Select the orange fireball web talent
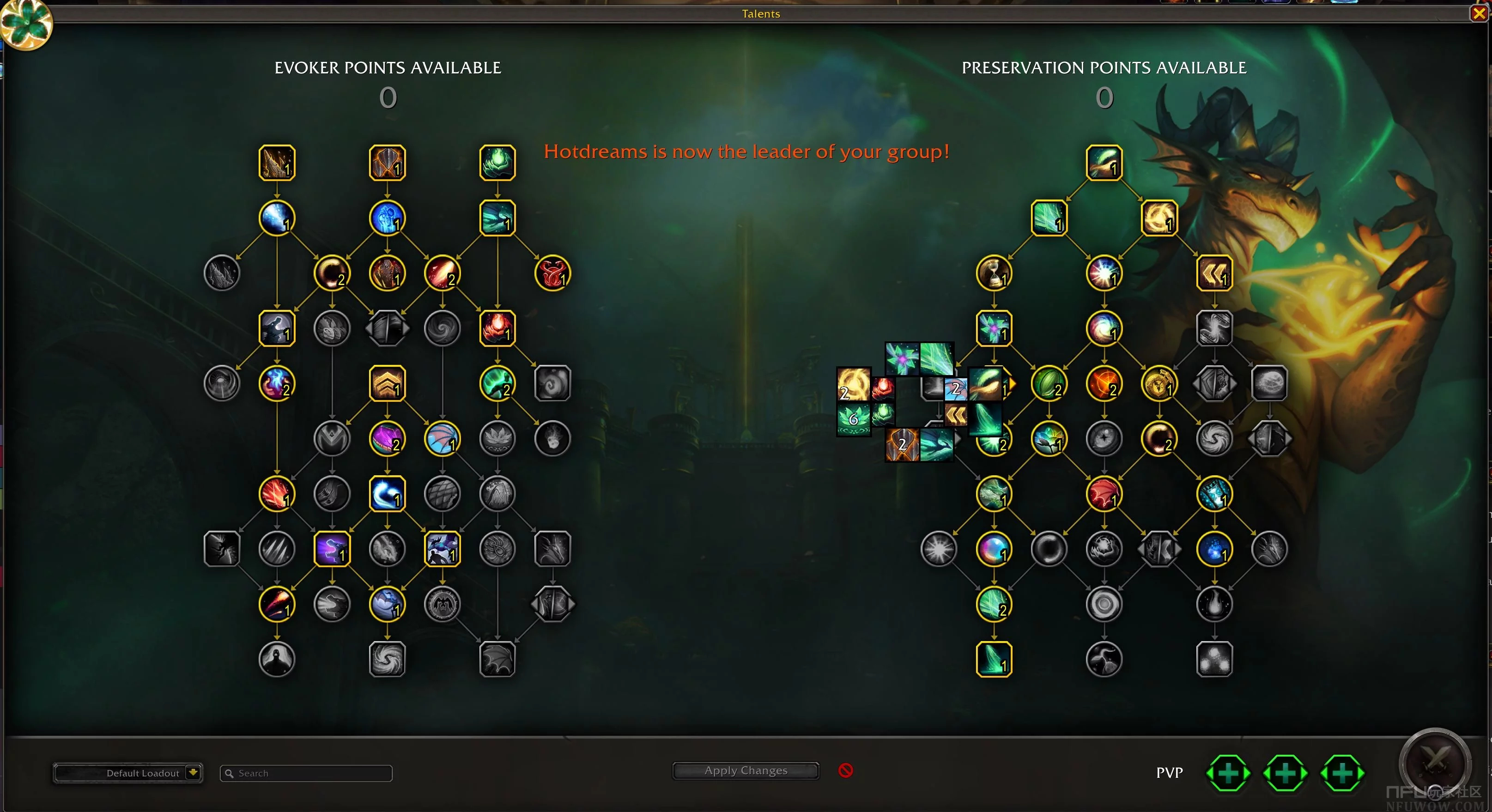The height and width of the screenshot is (812, 1492). click(1104, 383)
